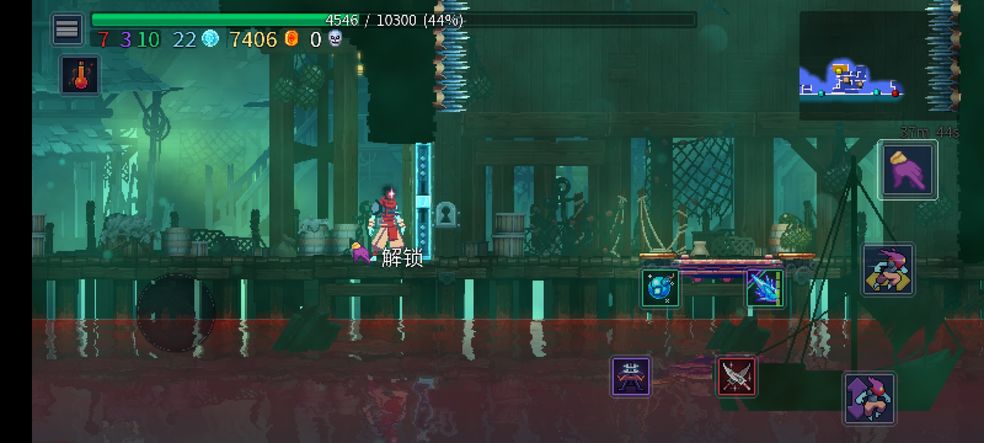Attack with the twin daggers weapon
The image size is (984, 443).
point(736,376)
